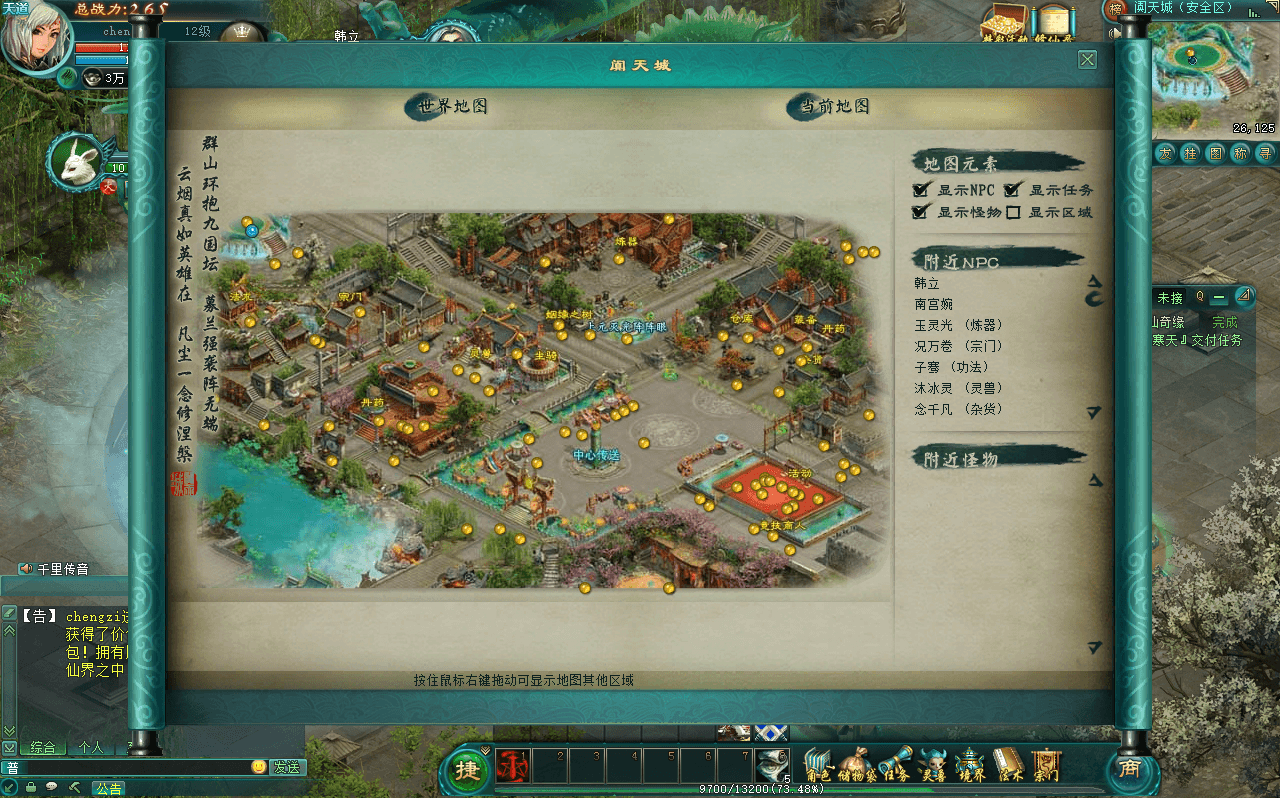Open the 商 shop button
Screen dimensions: 1280x798
1129,768
